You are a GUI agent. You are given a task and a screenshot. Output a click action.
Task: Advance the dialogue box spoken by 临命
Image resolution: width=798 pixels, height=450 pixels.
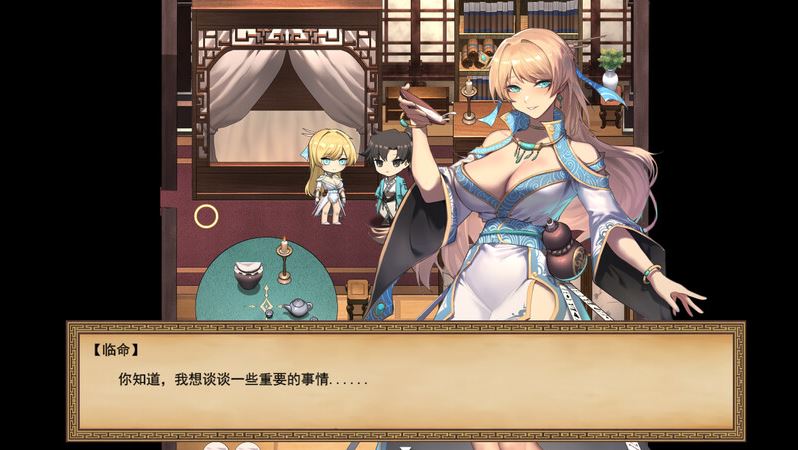pyautogui.click(x=405, y=381)
